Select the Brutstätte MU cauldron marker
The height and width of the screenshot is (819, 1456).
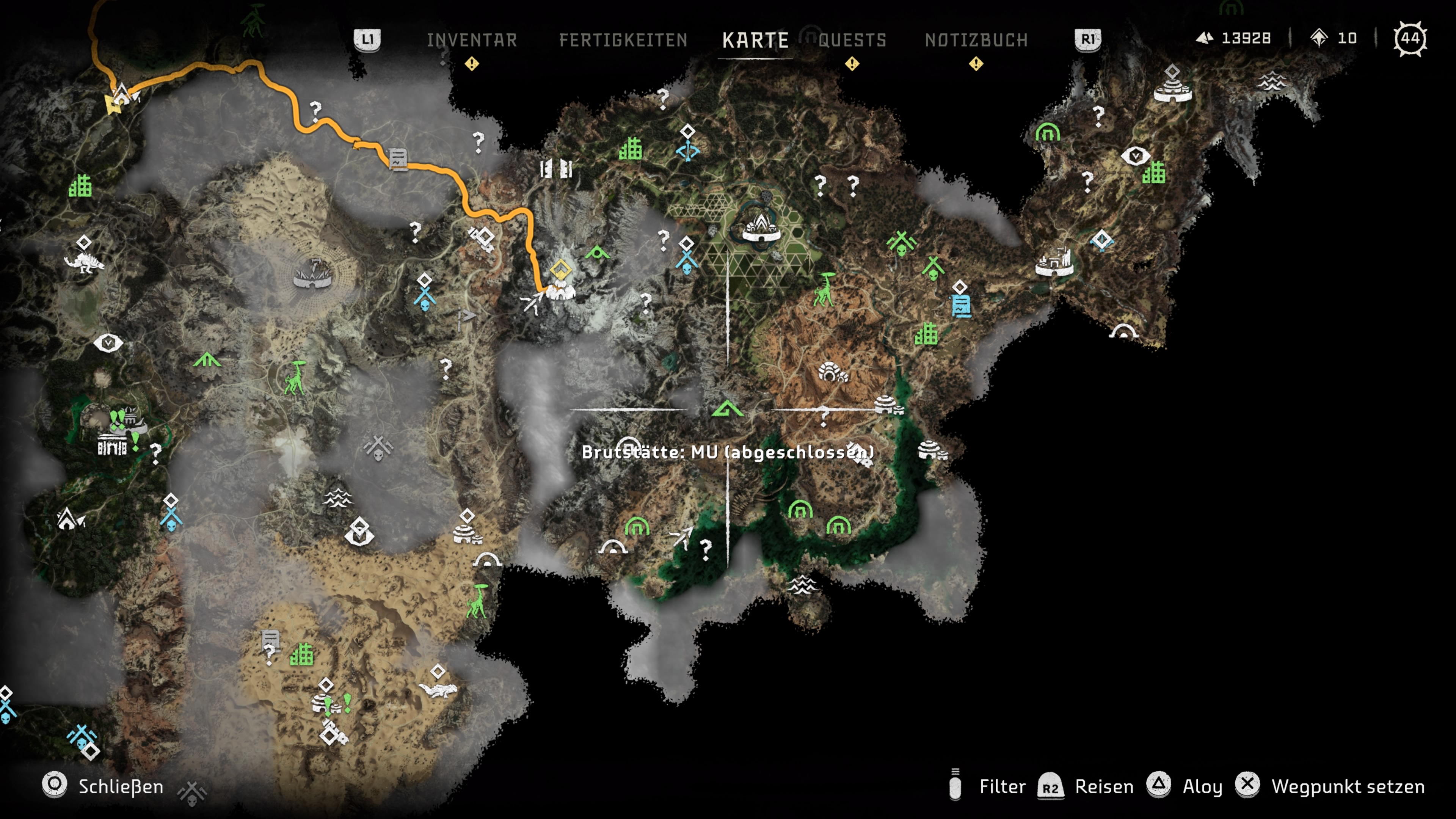tap(728, 409)
